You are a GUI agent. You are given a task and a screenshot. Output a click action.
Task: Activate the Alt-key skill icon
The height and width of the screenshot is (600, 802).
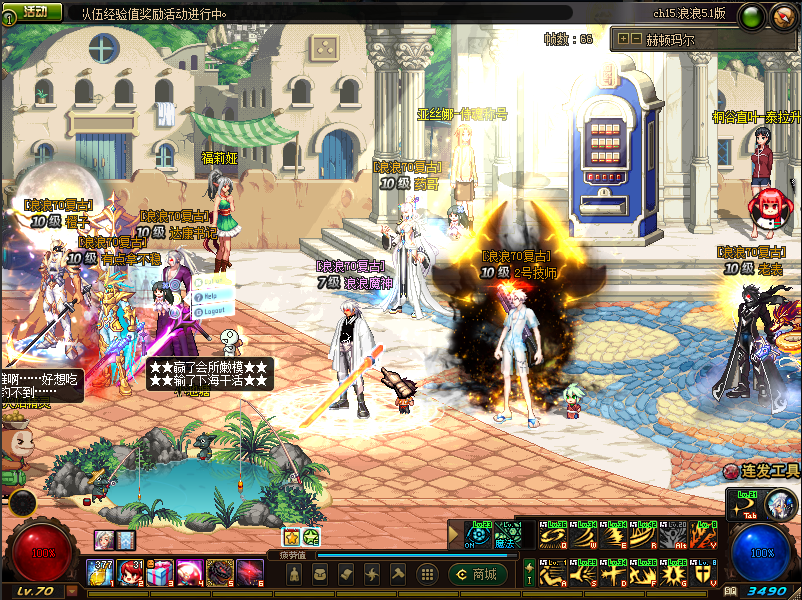point(675,538)
